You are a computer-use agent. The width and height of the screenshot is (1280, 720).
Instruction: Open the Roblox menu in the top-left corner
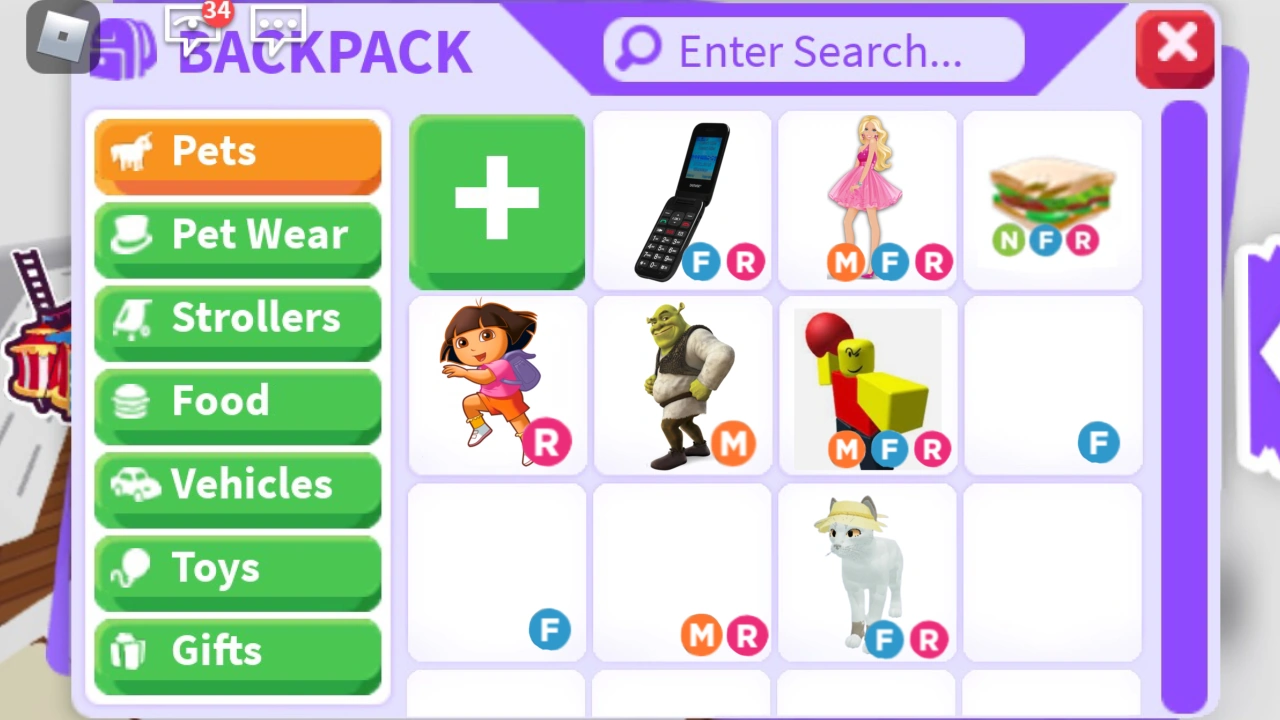pyautogui.click(x=61, y=37)
